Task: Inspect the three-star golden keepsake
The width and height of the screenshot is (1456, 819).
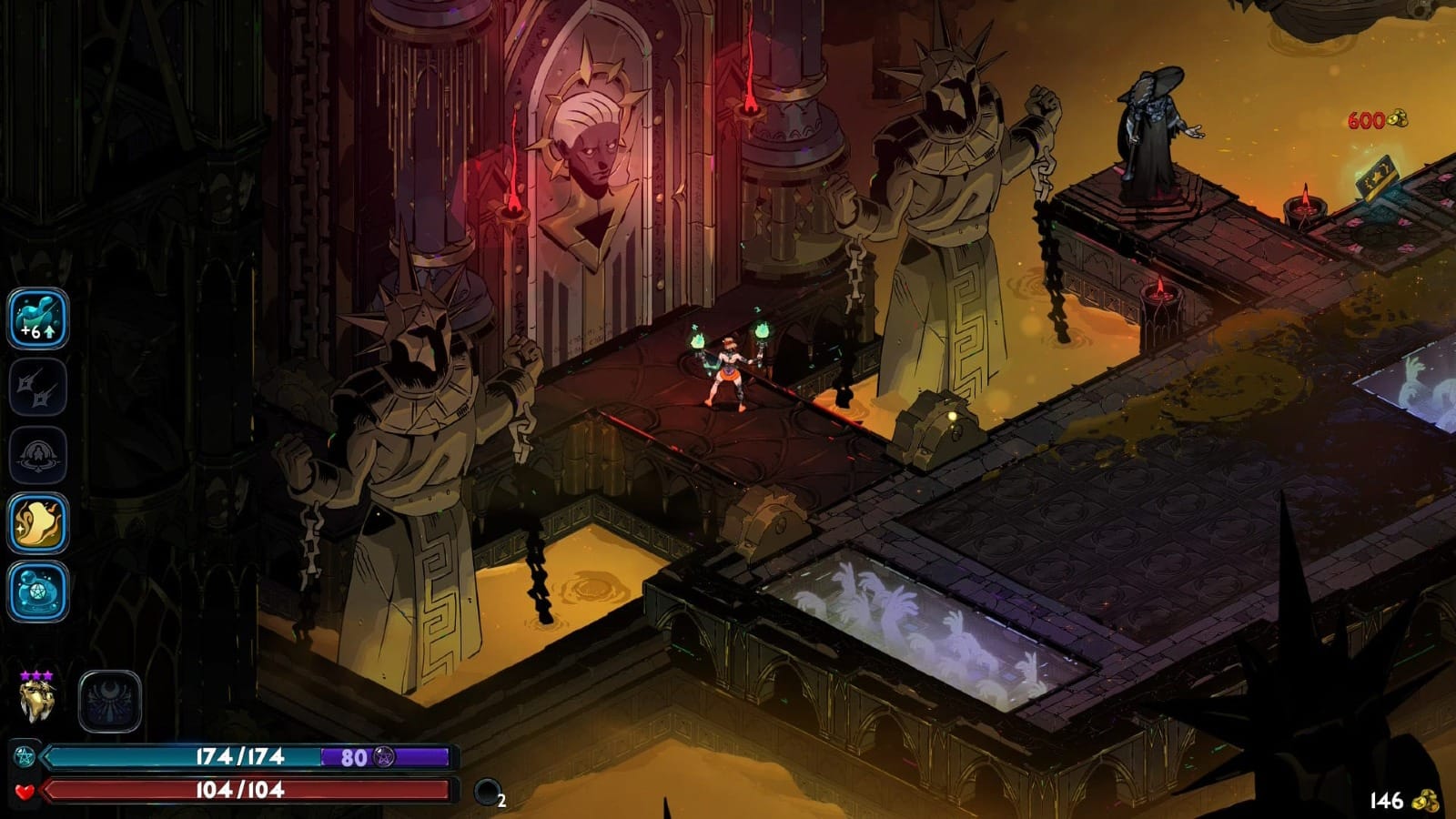Action: [37, 699]
